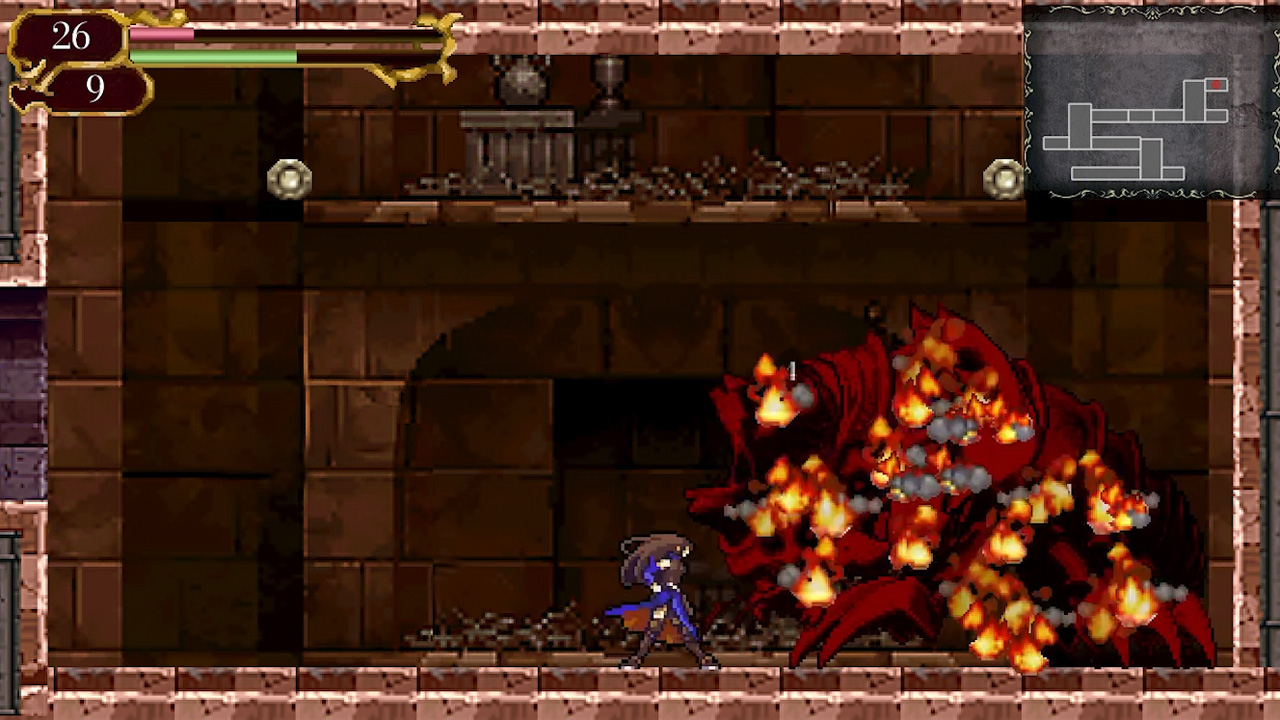Screen dimensions: 1280x720
Task: Click the red room marker on the minimap
Action: (x=1217, y=84)
